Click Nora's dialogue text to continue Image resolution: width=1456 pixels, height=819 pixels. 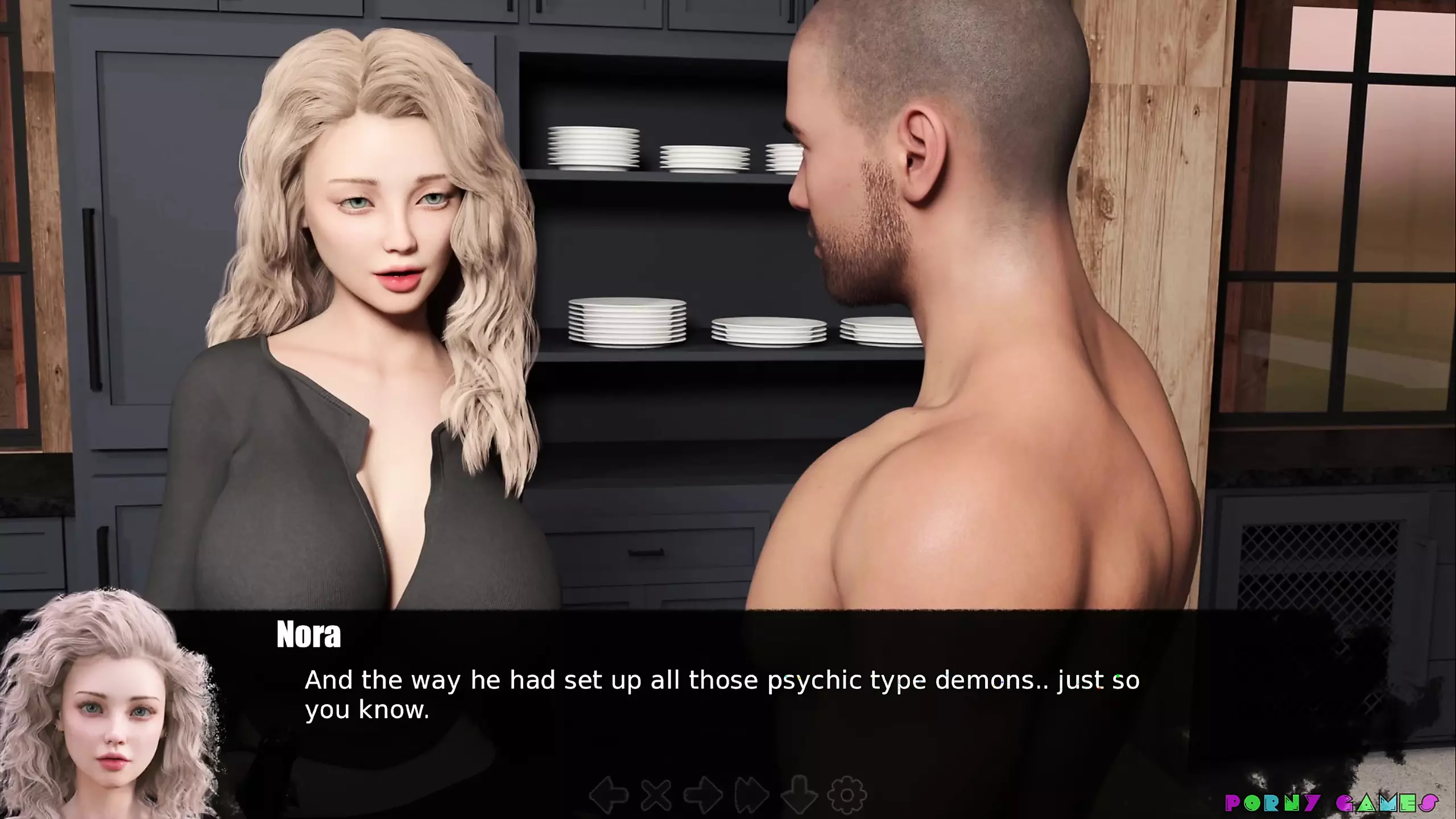(x=721, y=694)
